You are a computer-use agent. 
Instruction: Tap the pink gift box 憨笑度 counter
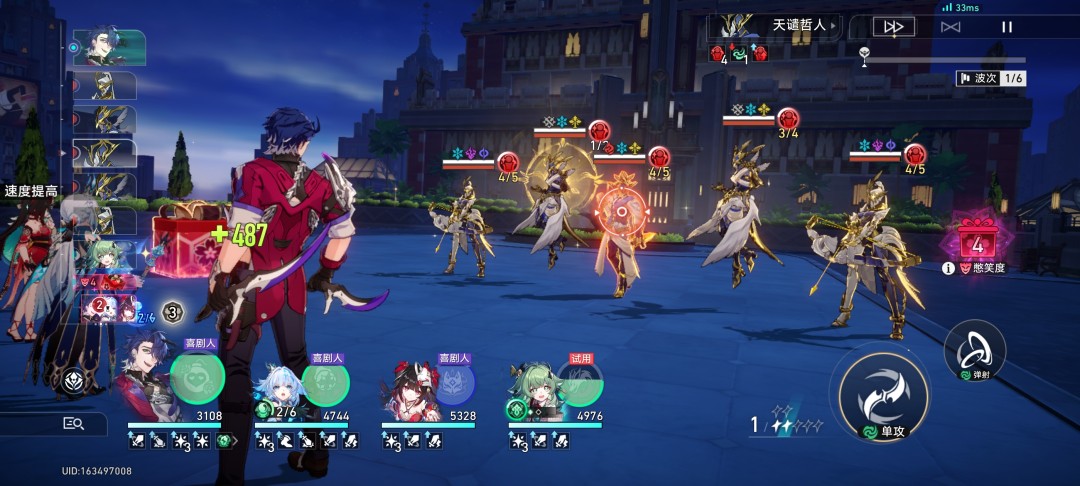[977, 238]
